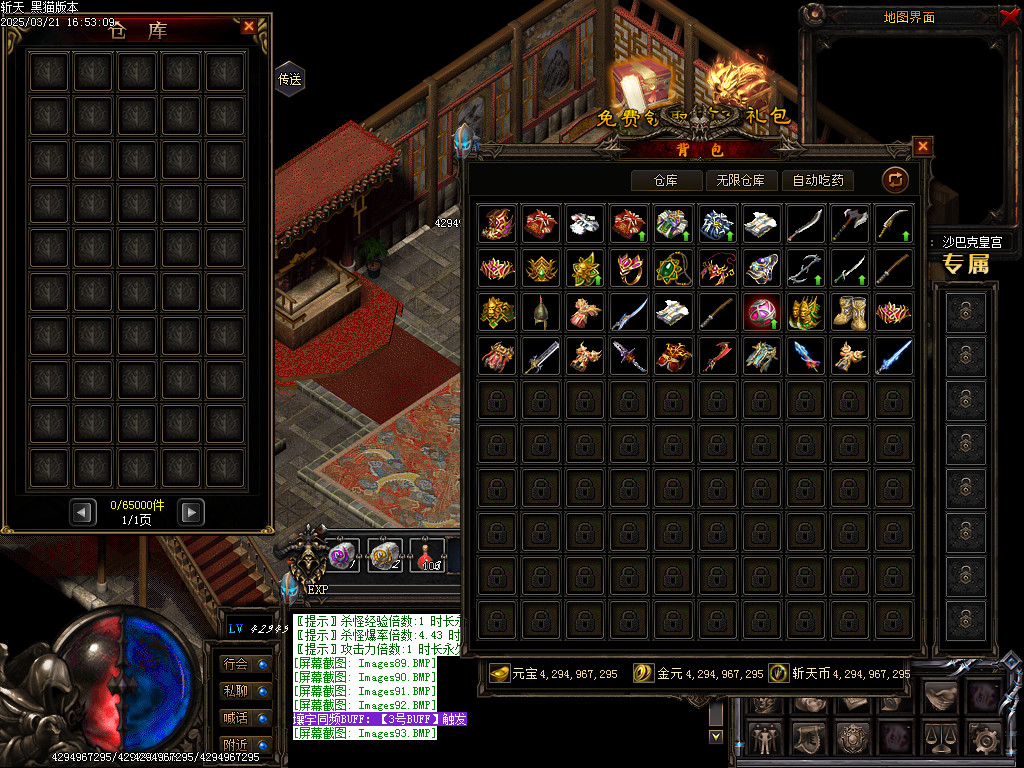Open the 仓库 warehouse tab in backpack
The height and width of the screenshot is (768, 1024).
click(665, 181)
